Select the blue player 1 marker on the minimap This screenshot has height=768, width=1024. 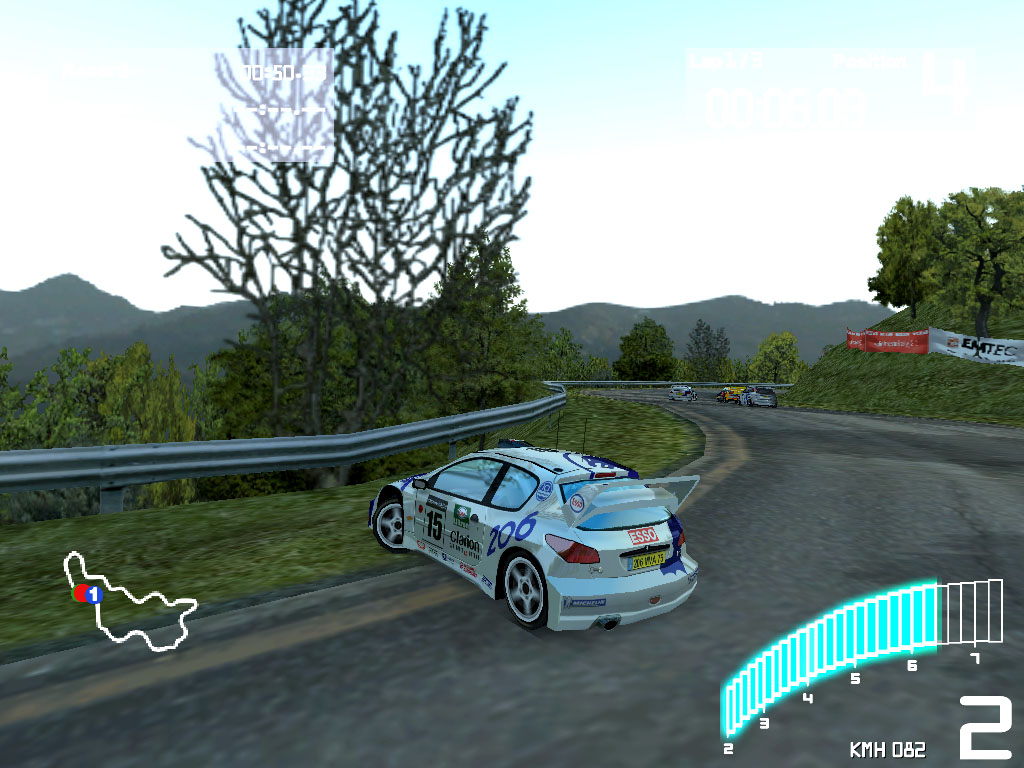point(94,594)
